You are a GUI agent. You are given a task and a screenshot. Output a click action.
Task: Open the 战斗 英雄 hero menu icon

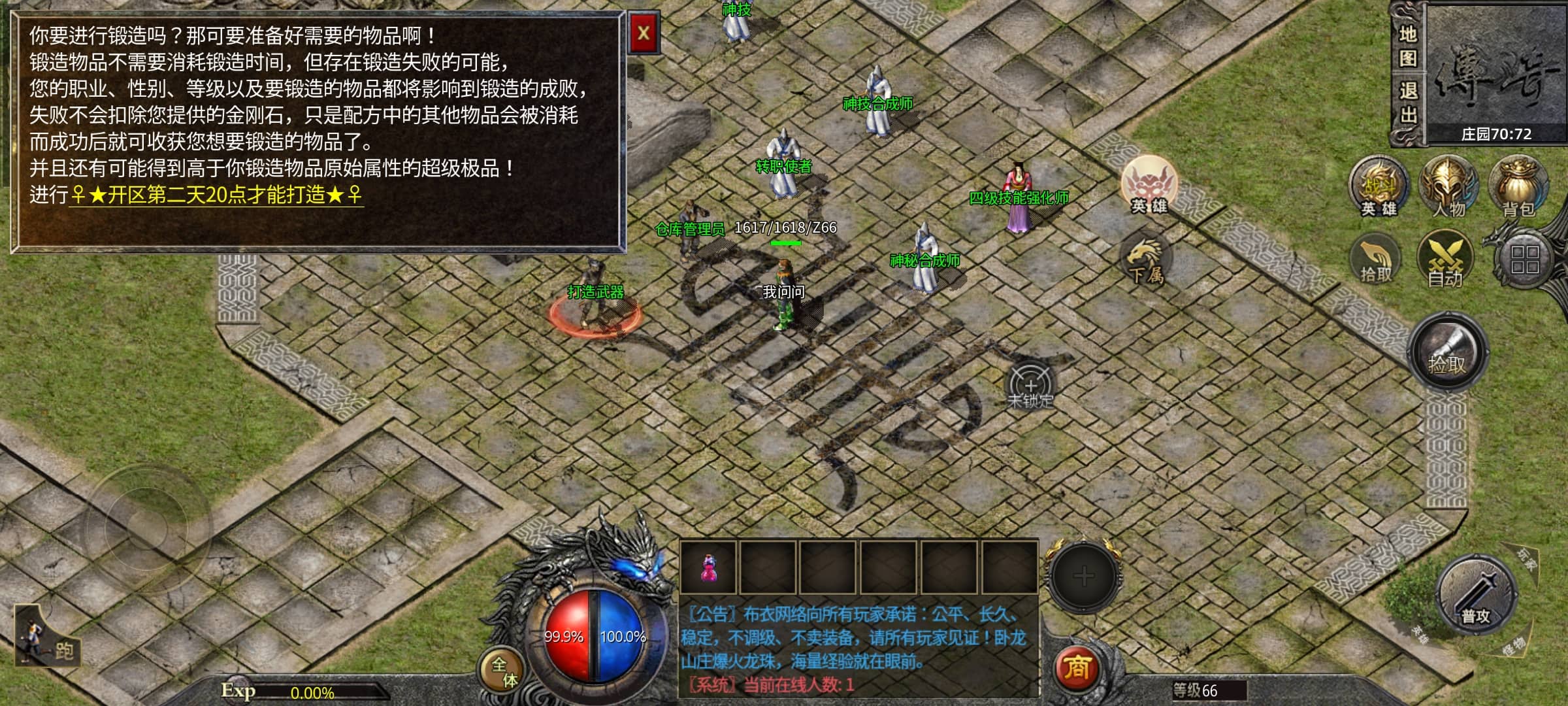point(1379,187)
